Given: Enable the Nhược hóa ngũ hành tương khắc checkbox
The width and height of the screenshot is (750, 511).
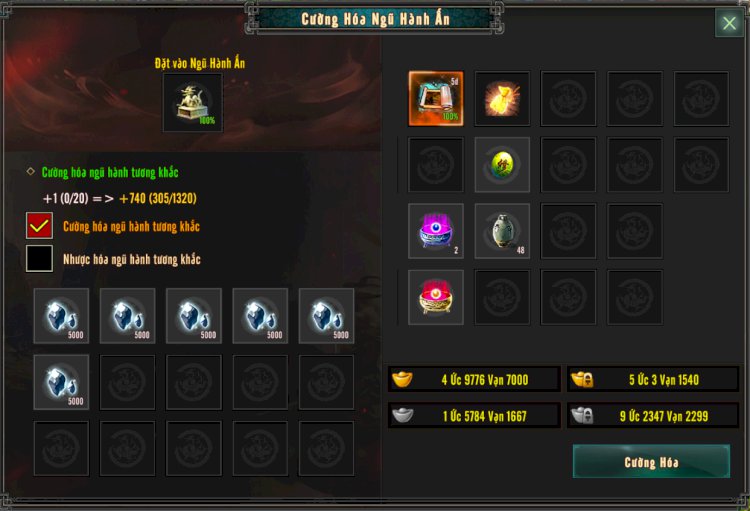Looking at the screenshot, I should [40, 259].
